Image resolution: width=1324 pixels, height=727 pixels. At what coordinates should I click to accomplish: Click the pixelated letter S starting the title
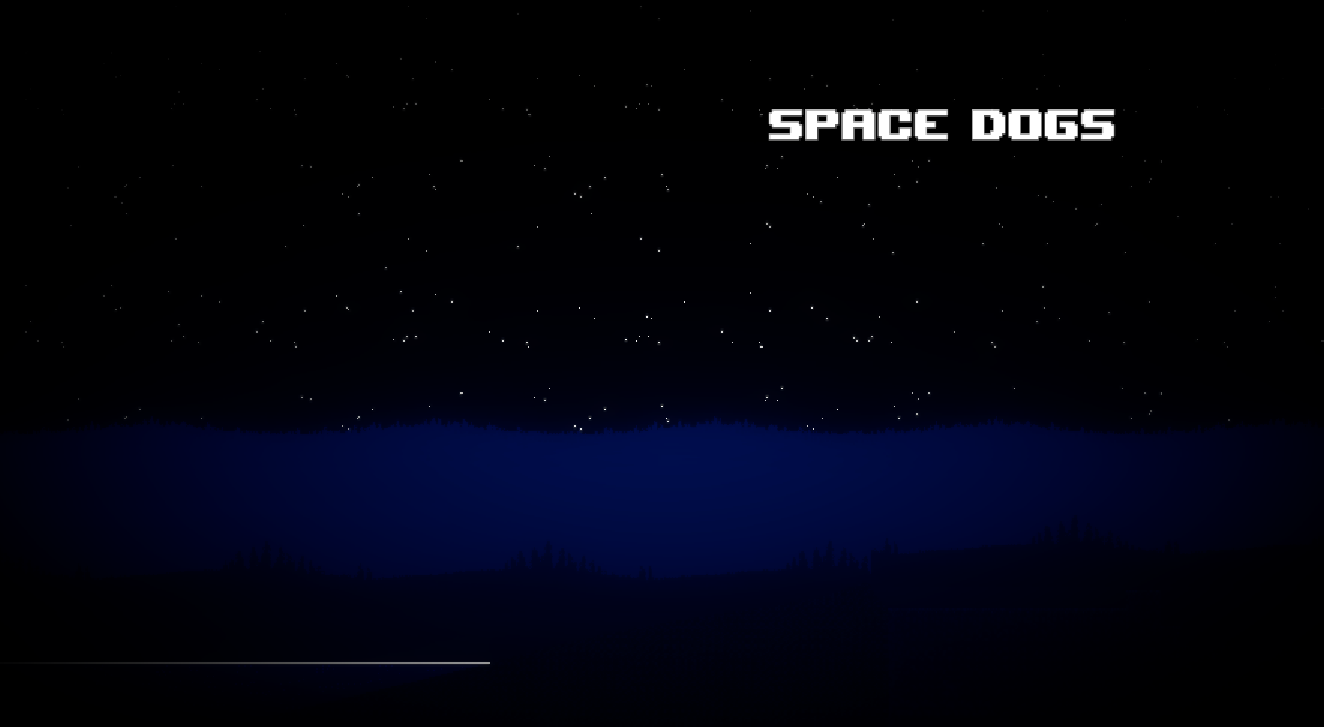point(785,124)
